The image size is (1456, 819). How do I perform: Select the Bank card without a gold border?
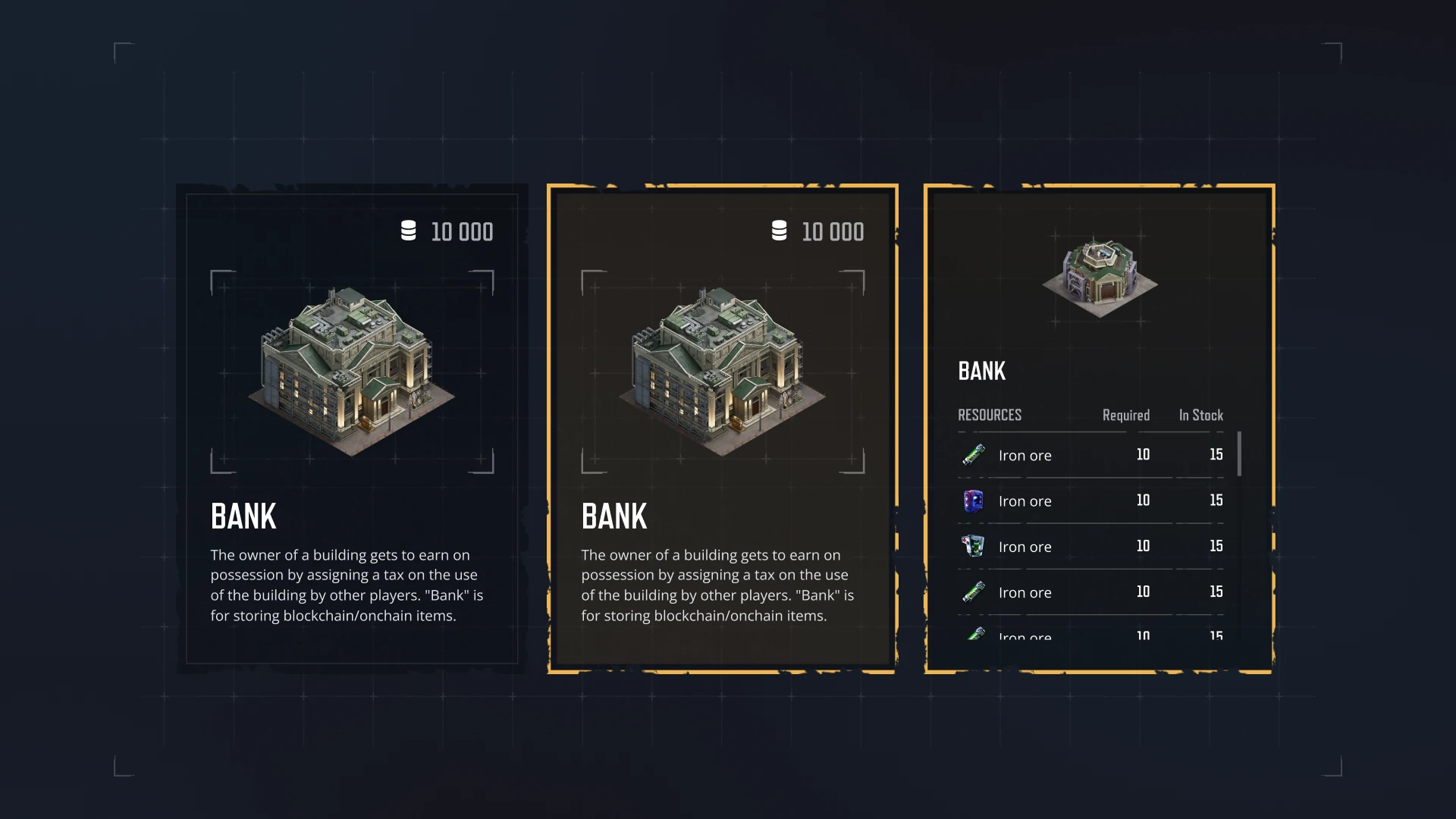point(351,428)
